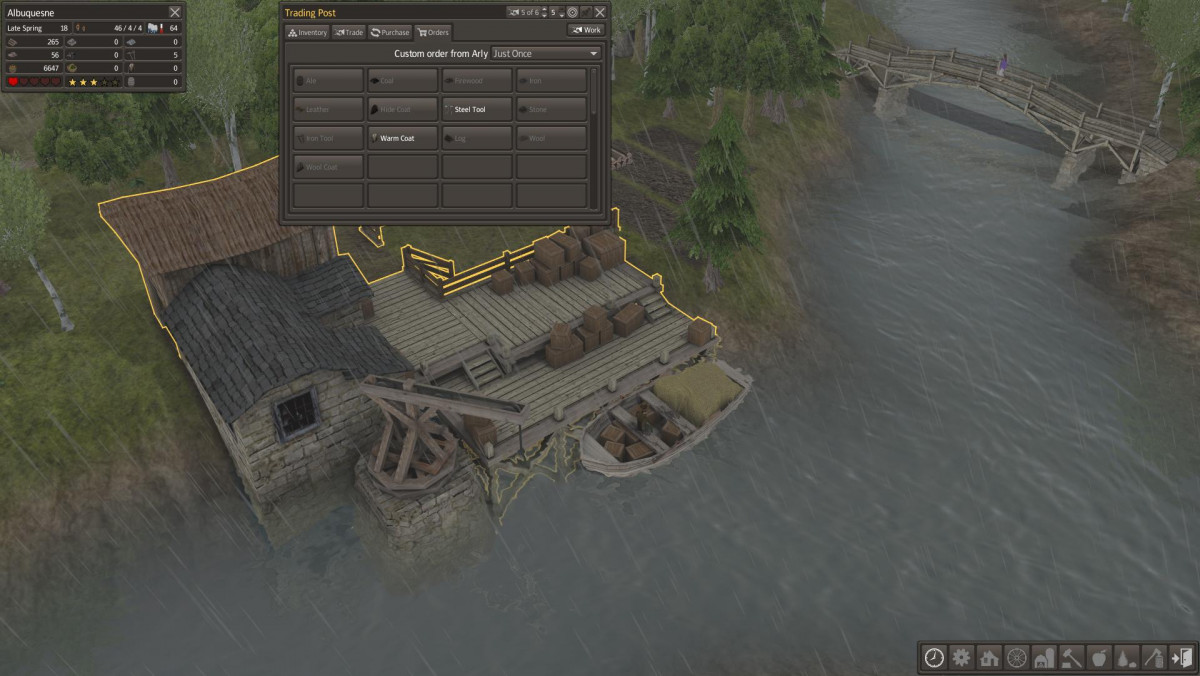Open the barn and silo storage menu
This screenshot has height=676, width=1200.
(1044, 657)
